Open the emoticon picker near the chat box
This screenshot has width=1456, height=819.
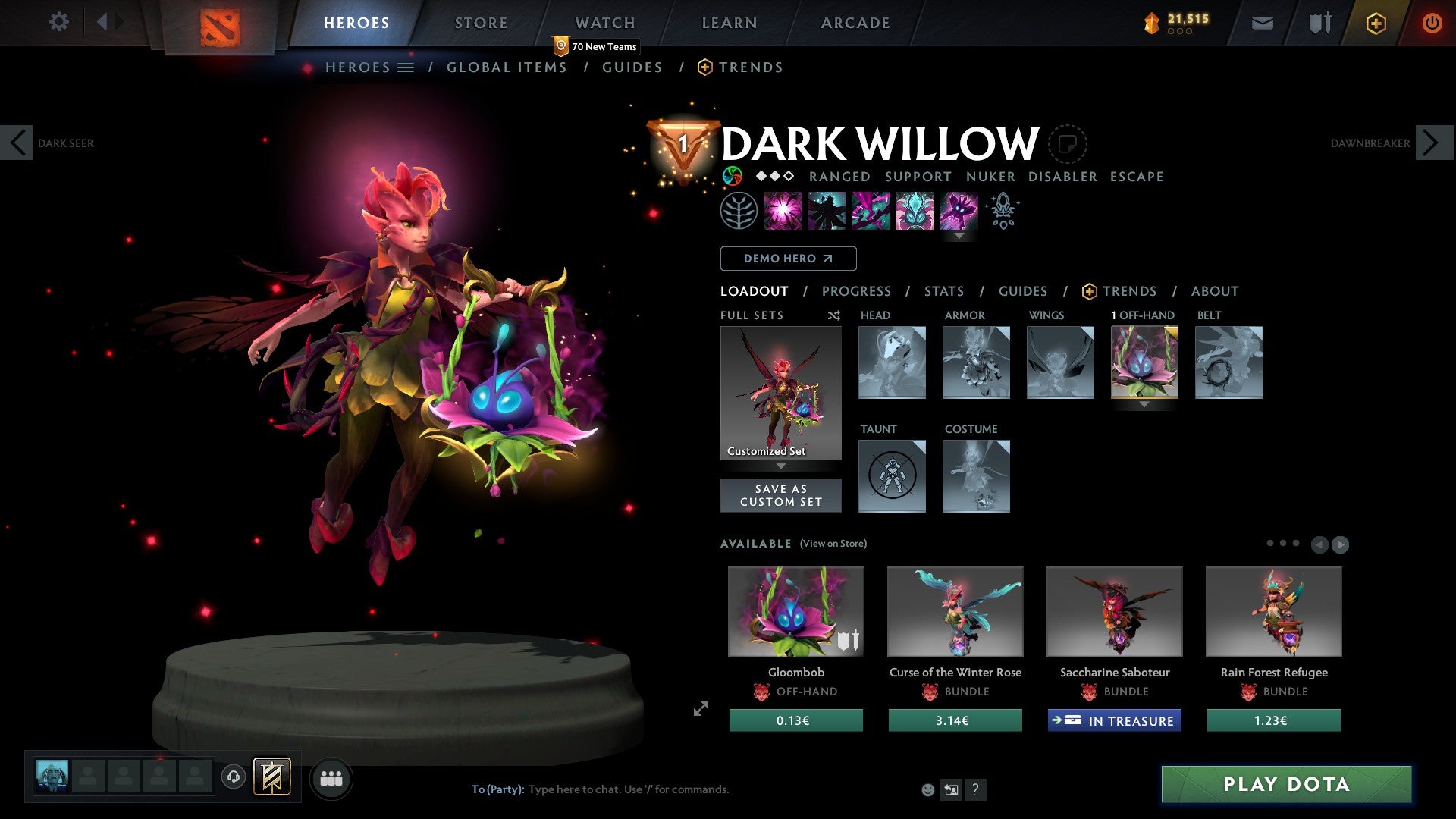point(927,789)
